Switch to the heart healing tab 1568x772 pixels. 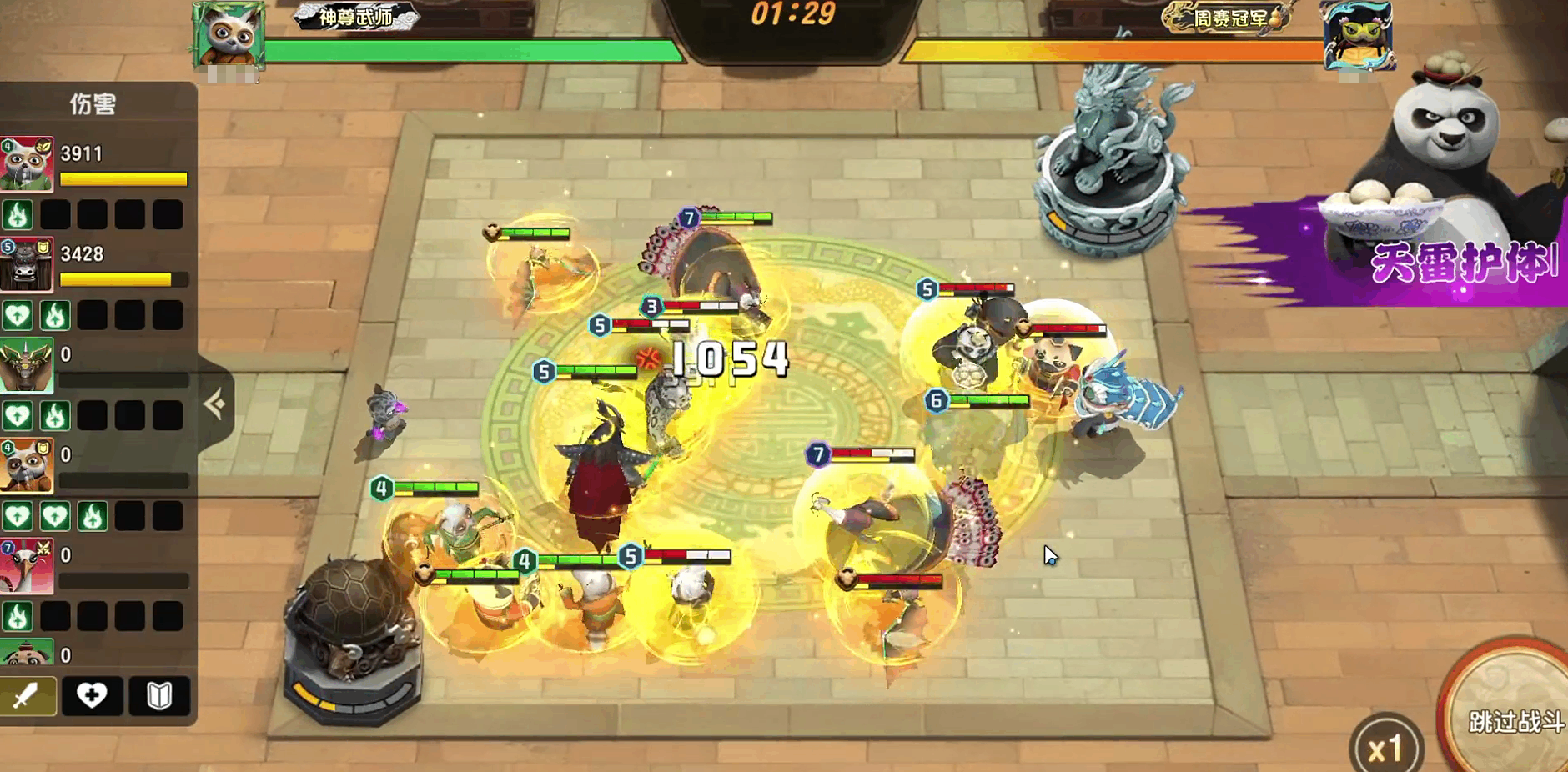click(92, 695)
